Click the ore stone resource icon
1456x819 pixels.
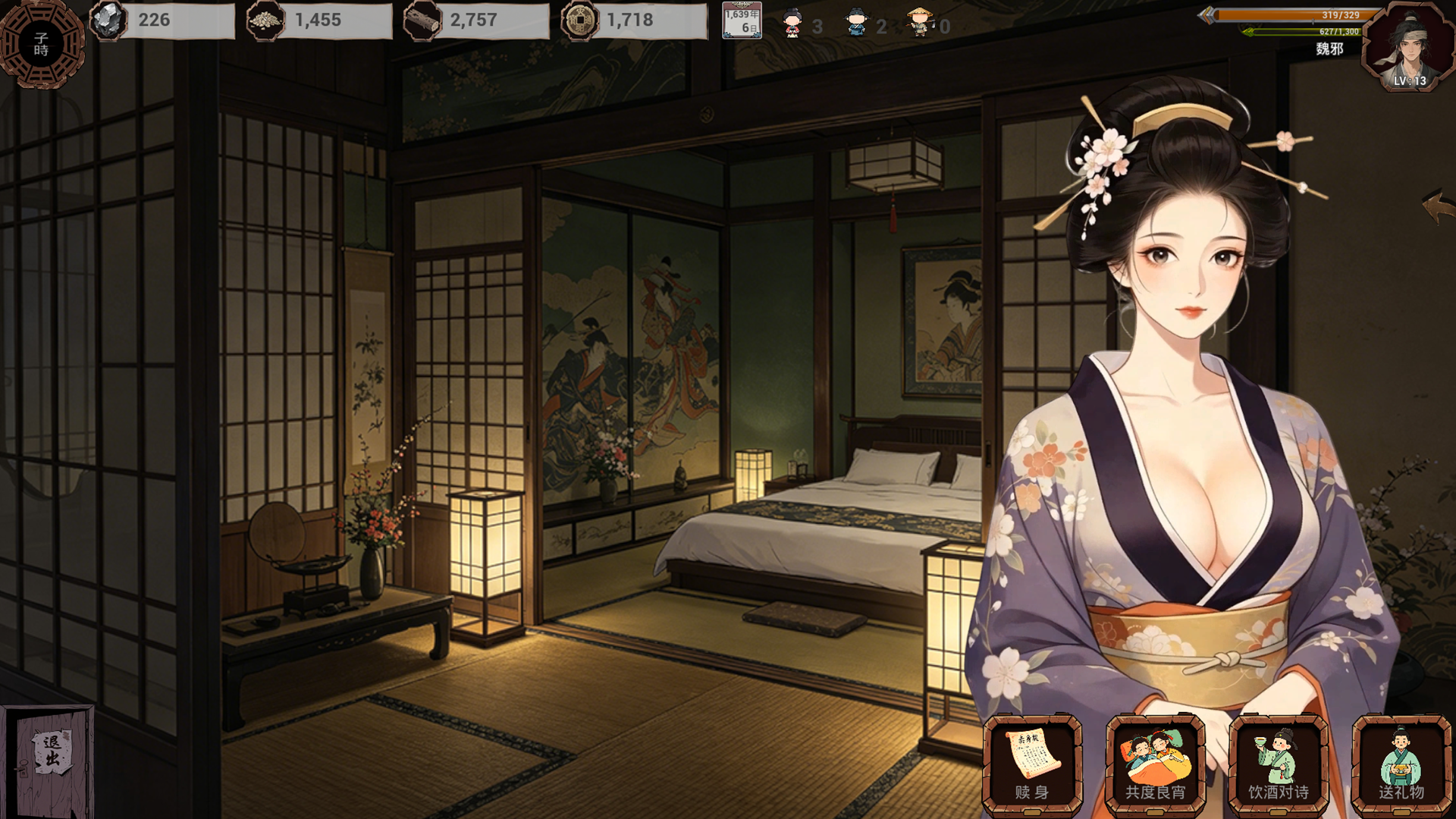pos(108,20)
